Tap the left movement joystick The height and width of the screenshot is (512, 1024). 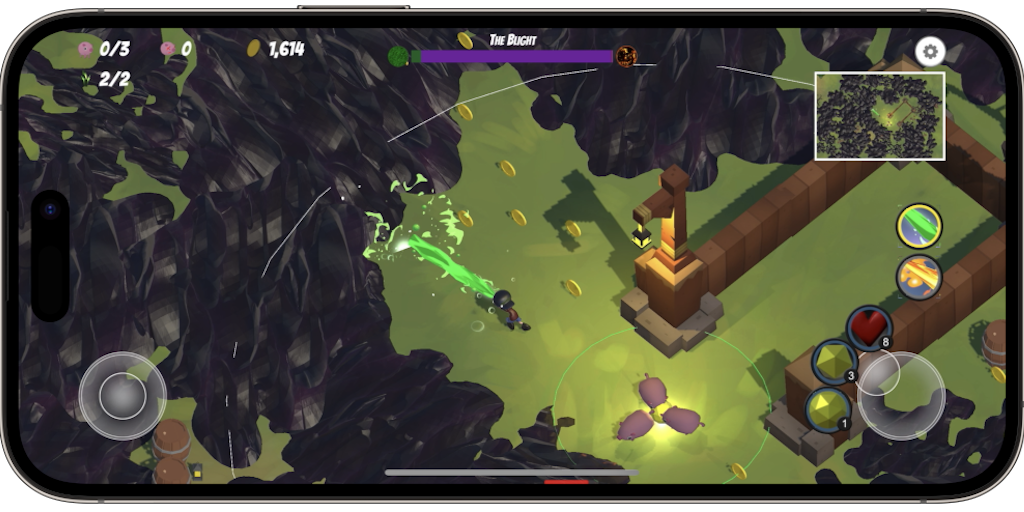click(122, 396)
